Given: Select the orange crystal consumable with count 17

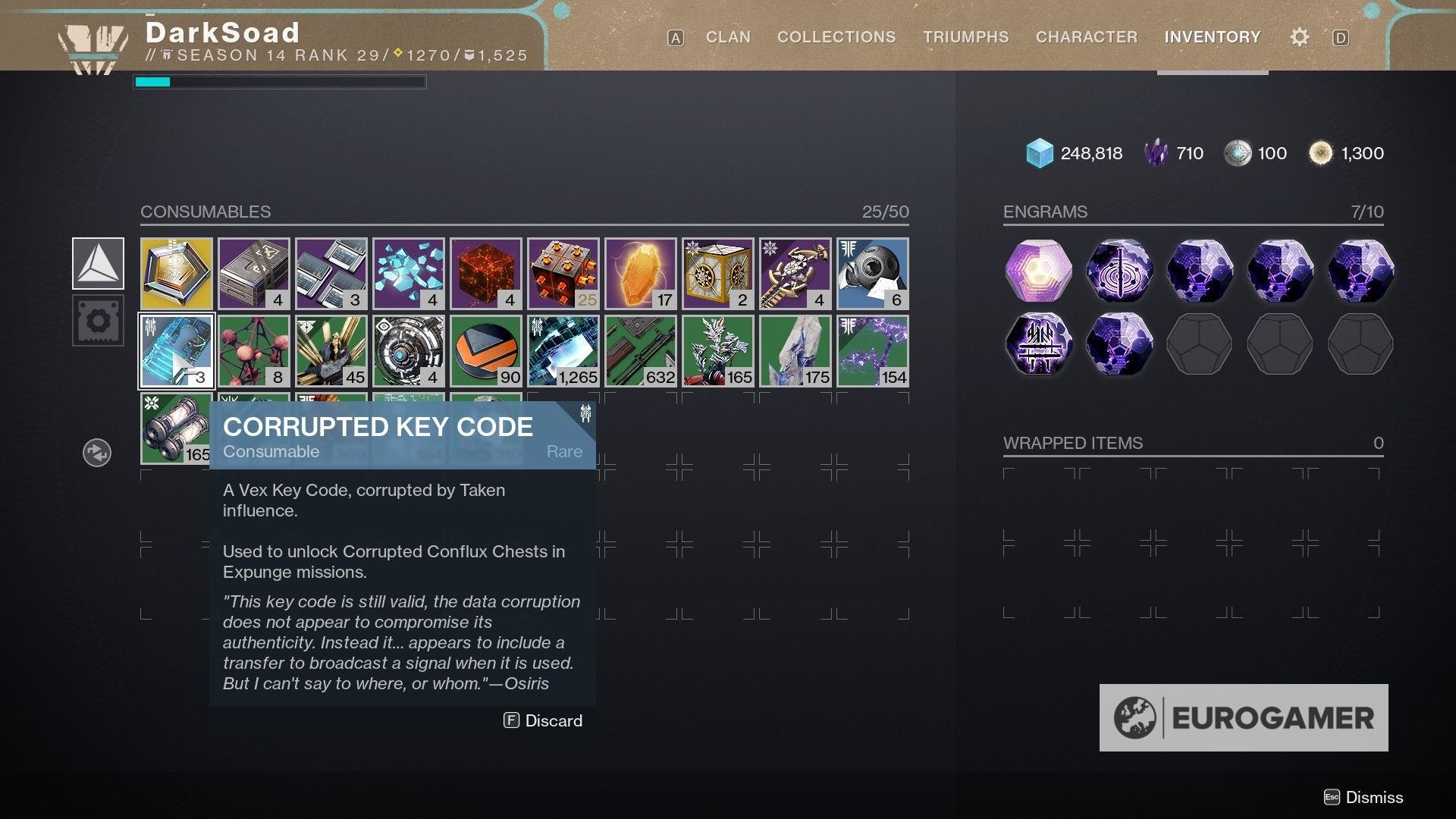Looking at the screenshot, I should pyautogui.click(x=640, y=273).
